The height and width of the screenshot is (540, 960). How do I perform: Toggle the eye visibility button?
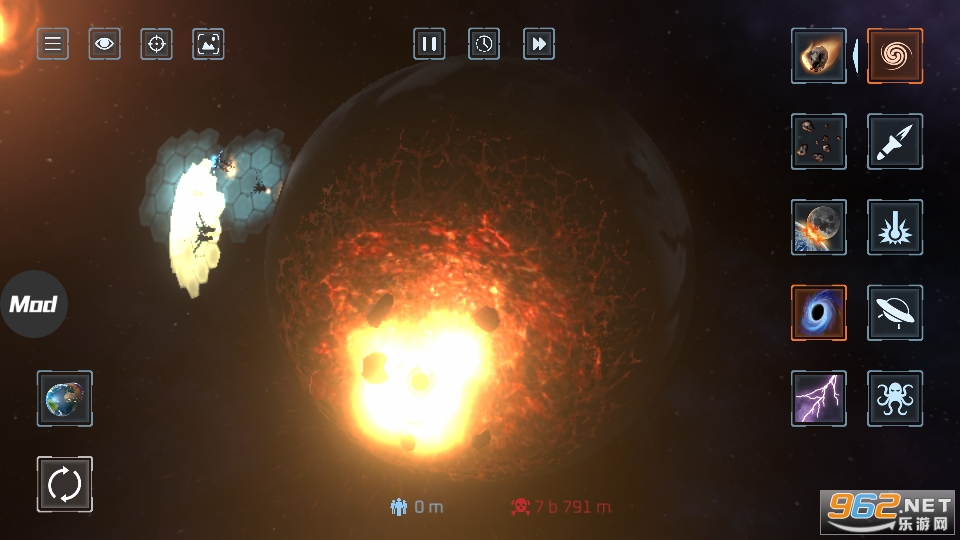point(105,44)
